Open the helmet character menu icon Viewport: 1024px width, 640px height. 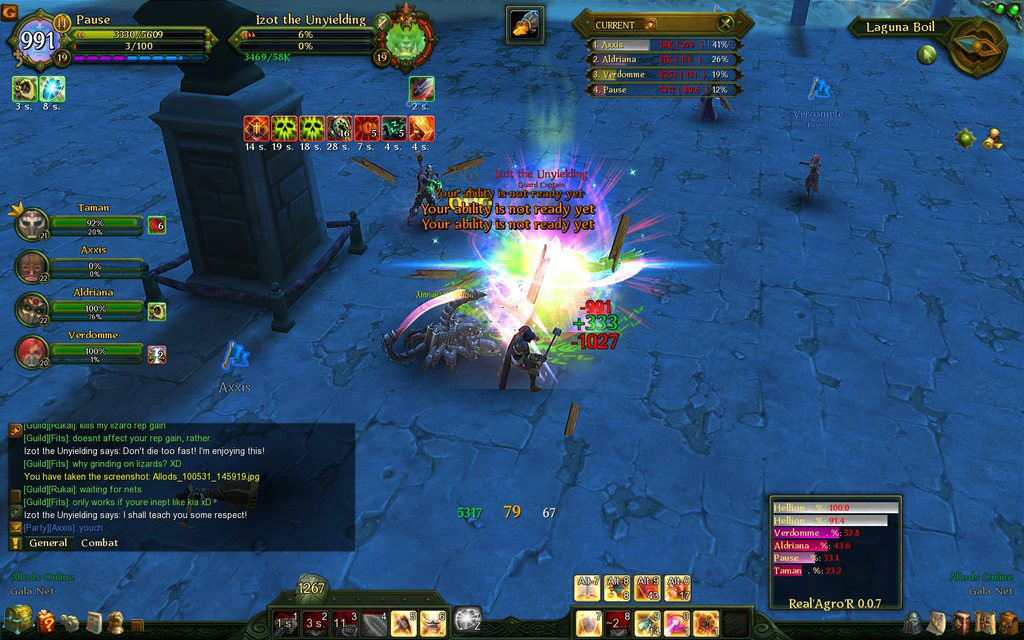[913, 622]
